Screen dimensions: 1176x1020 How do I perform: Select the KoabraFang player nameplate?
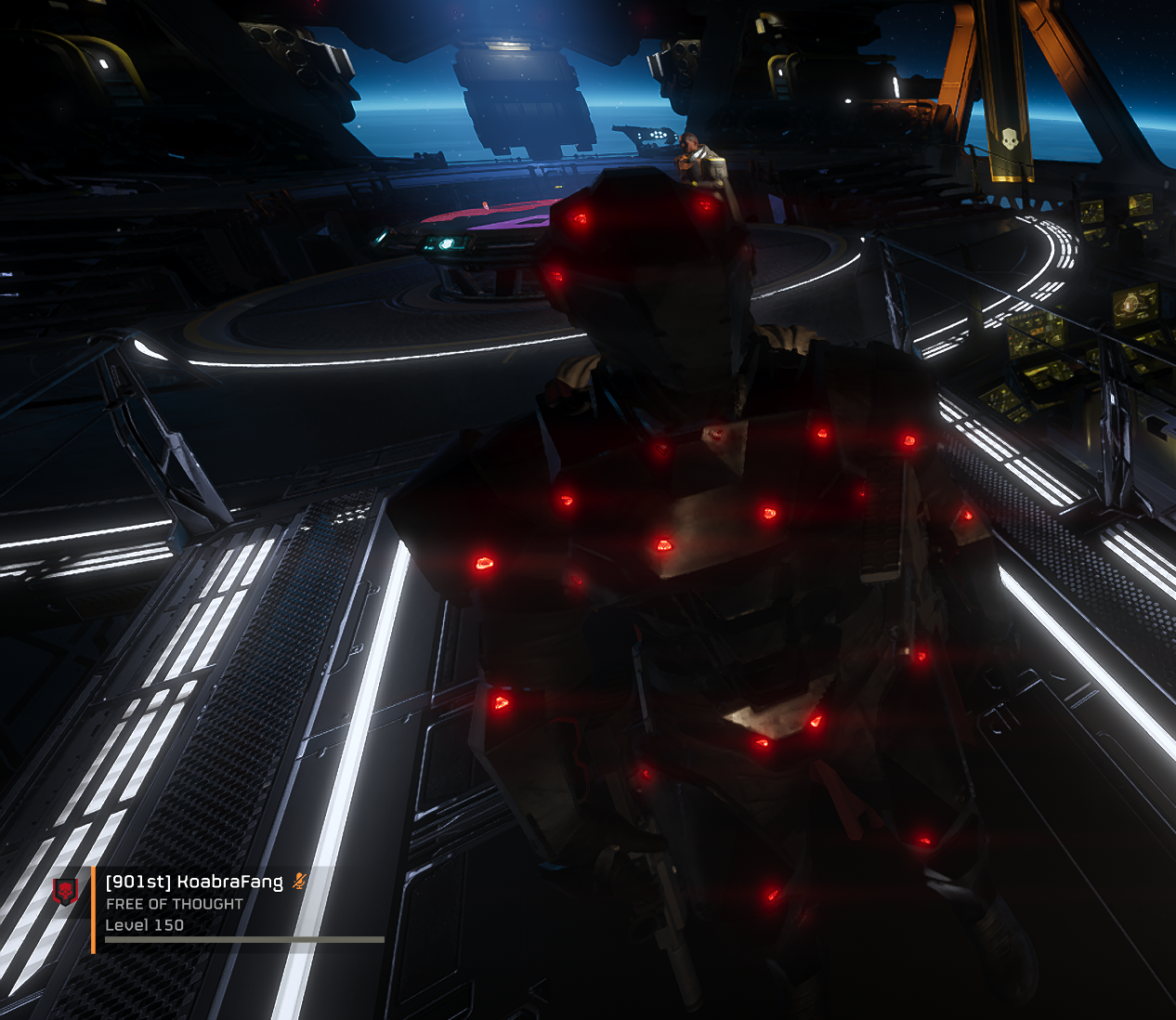194,882
